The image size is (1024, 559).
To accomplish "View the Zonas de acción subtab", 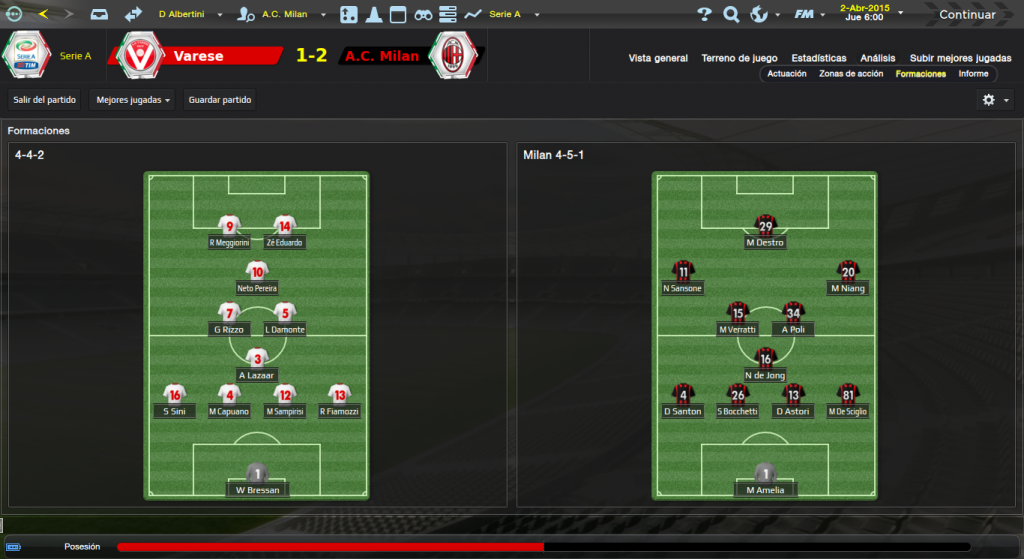I will click(x=851, y=74).
